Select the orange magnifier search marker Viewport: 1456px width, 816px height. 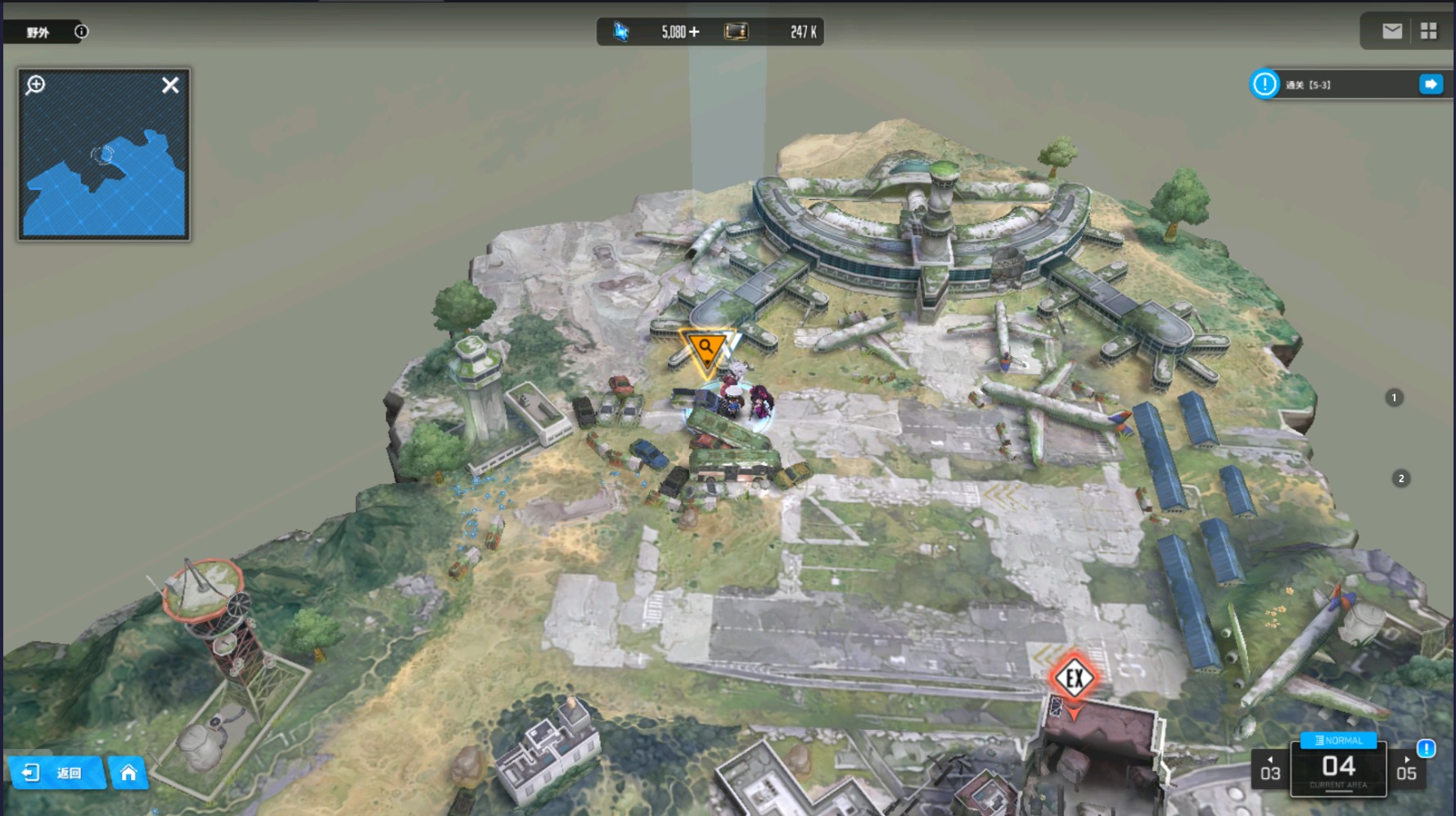point(705,349)
